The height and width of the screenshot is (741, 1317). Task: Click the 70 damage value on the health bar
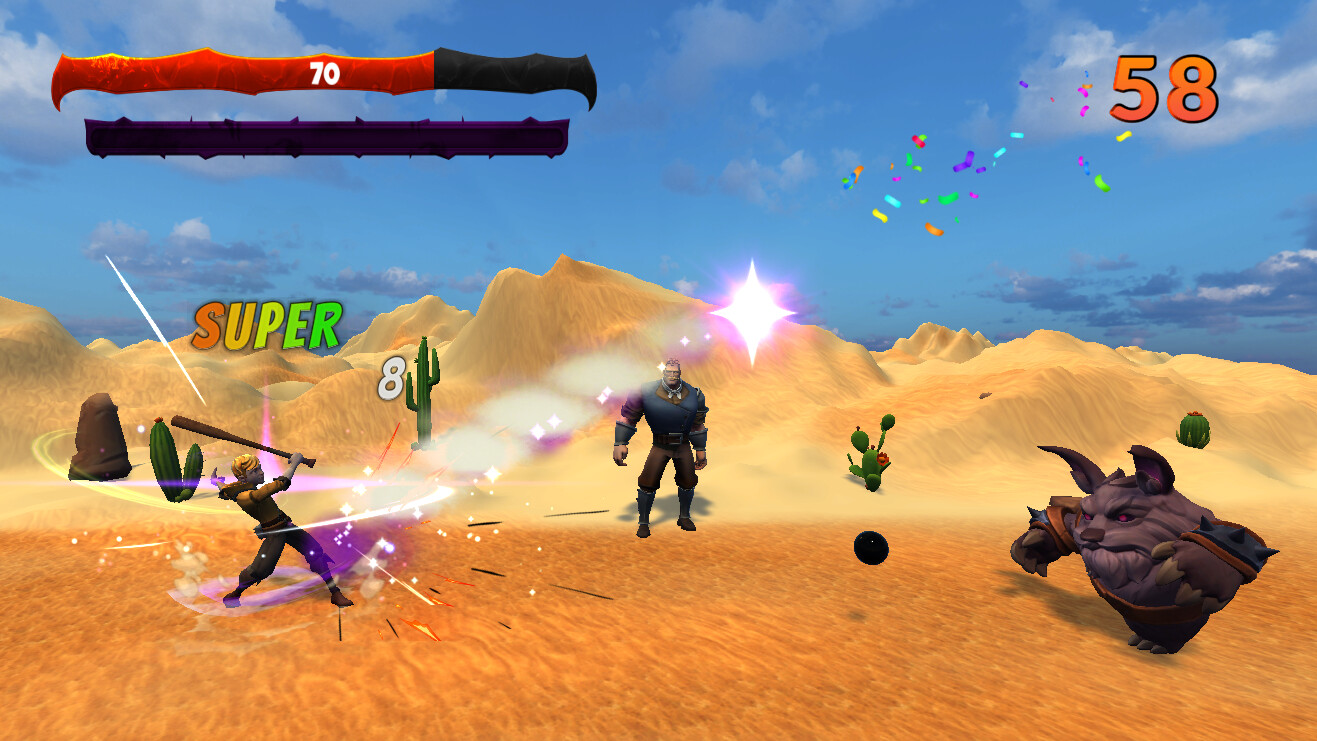click(323, 73)
